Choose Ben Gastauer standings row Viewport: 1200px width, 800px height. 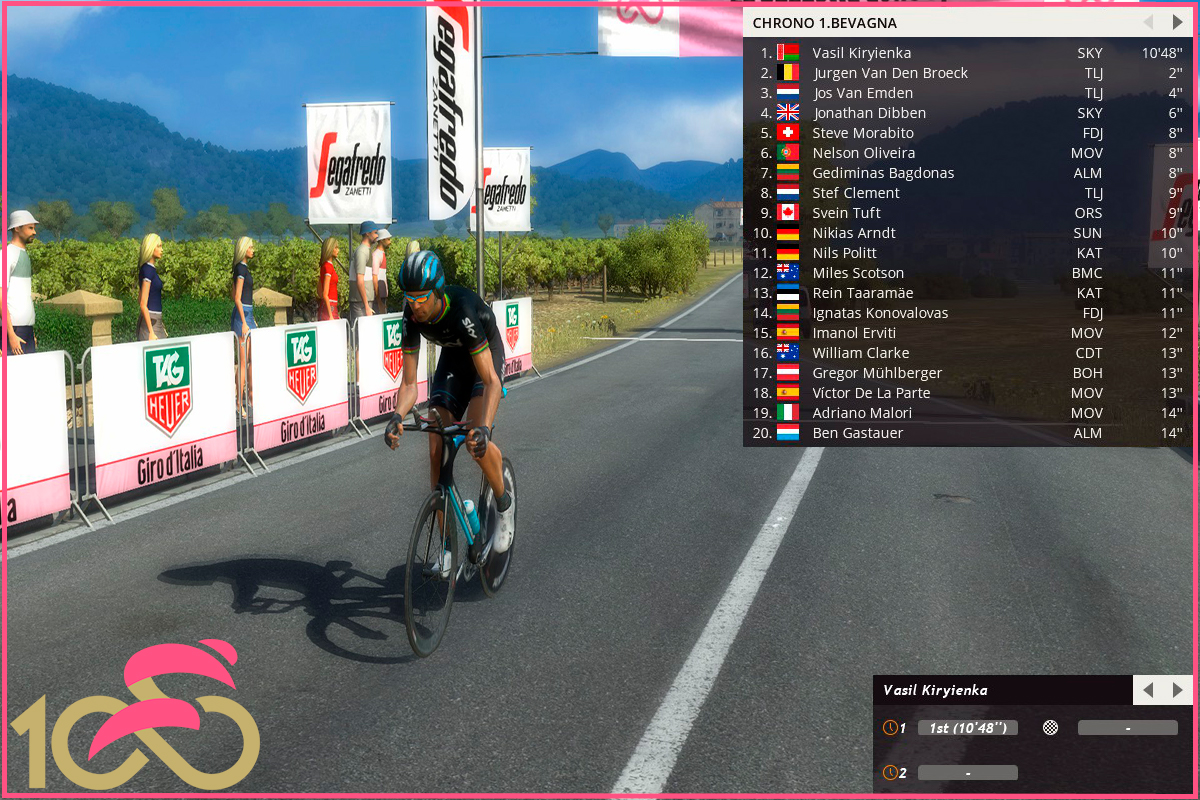click(857, 433)
